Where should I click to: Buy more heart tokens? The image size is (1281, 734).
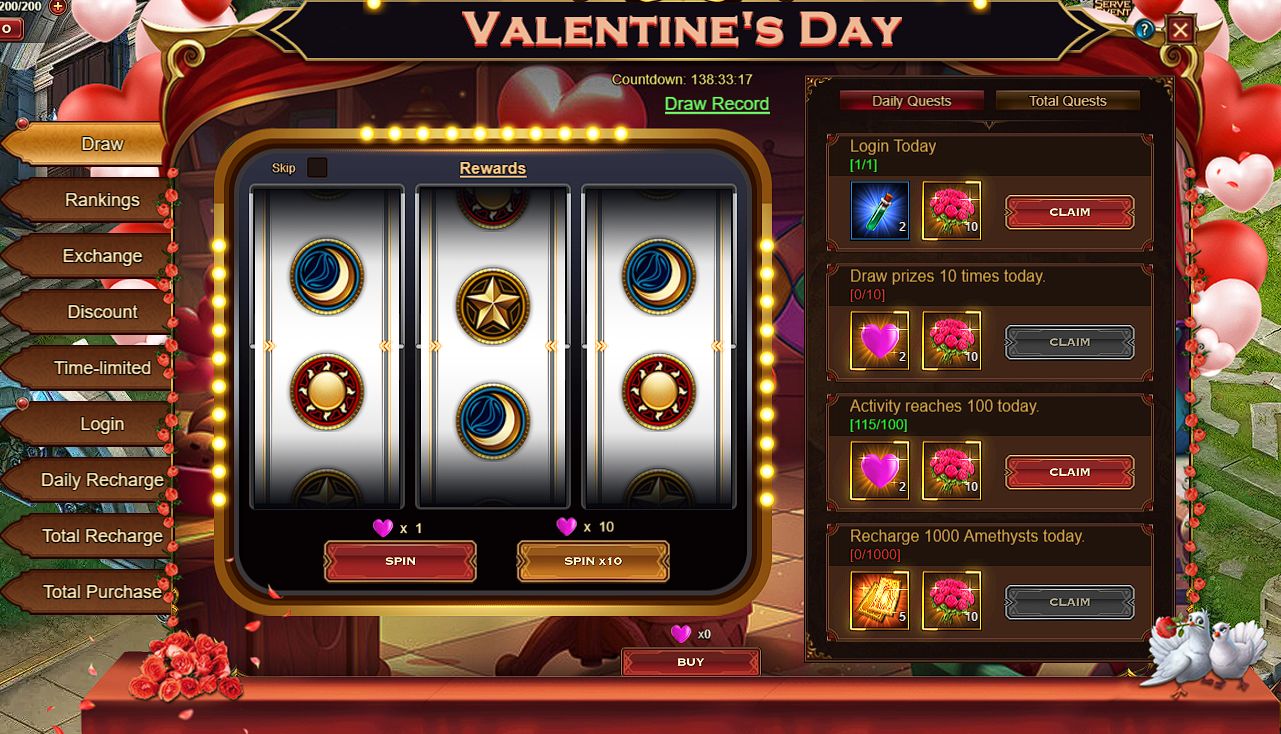tap(690, 662)
